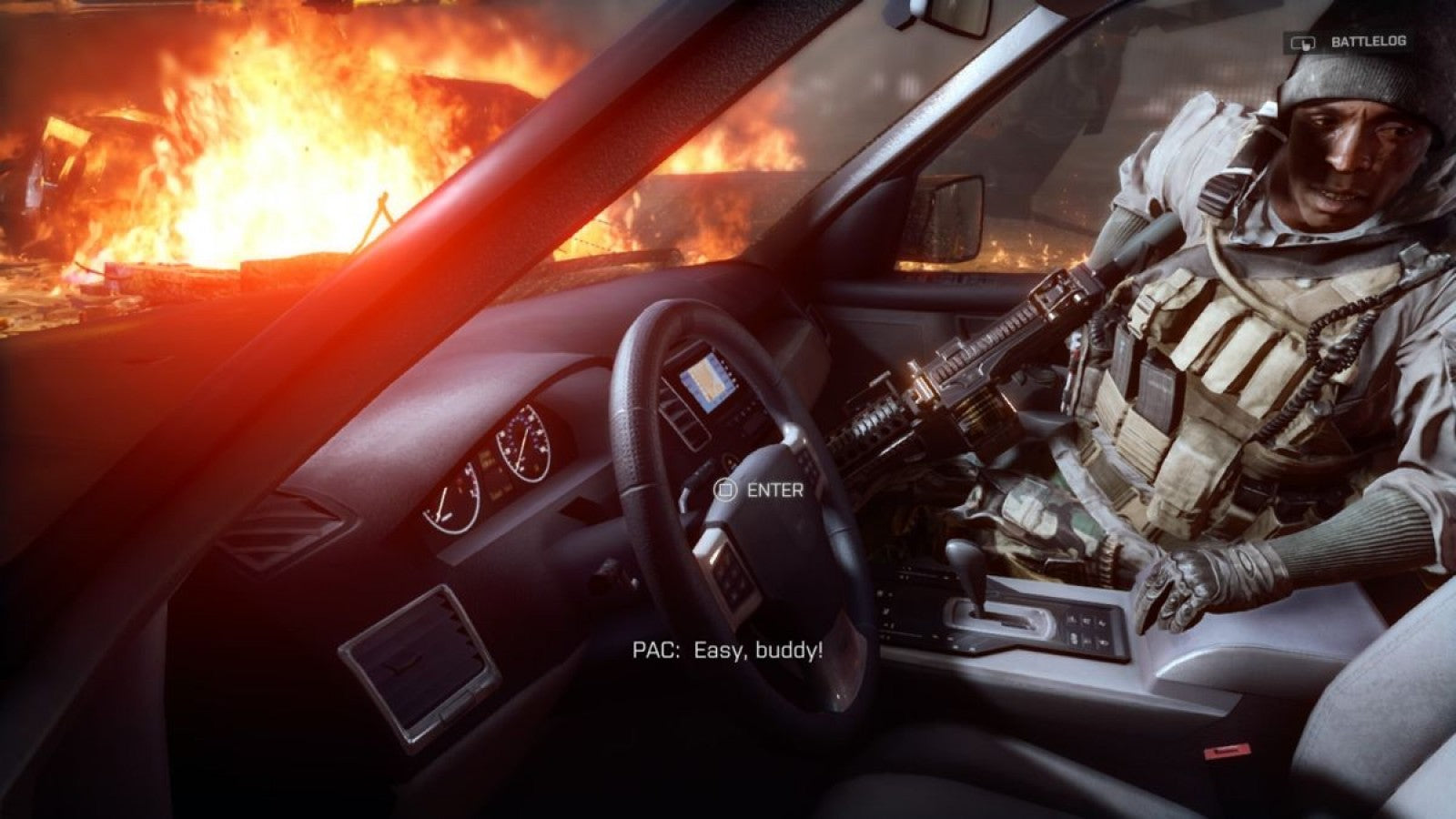Click the machine gun held by the soldier
The height and width of the screenshot is (819, 1456).
(x=974, y=382)
